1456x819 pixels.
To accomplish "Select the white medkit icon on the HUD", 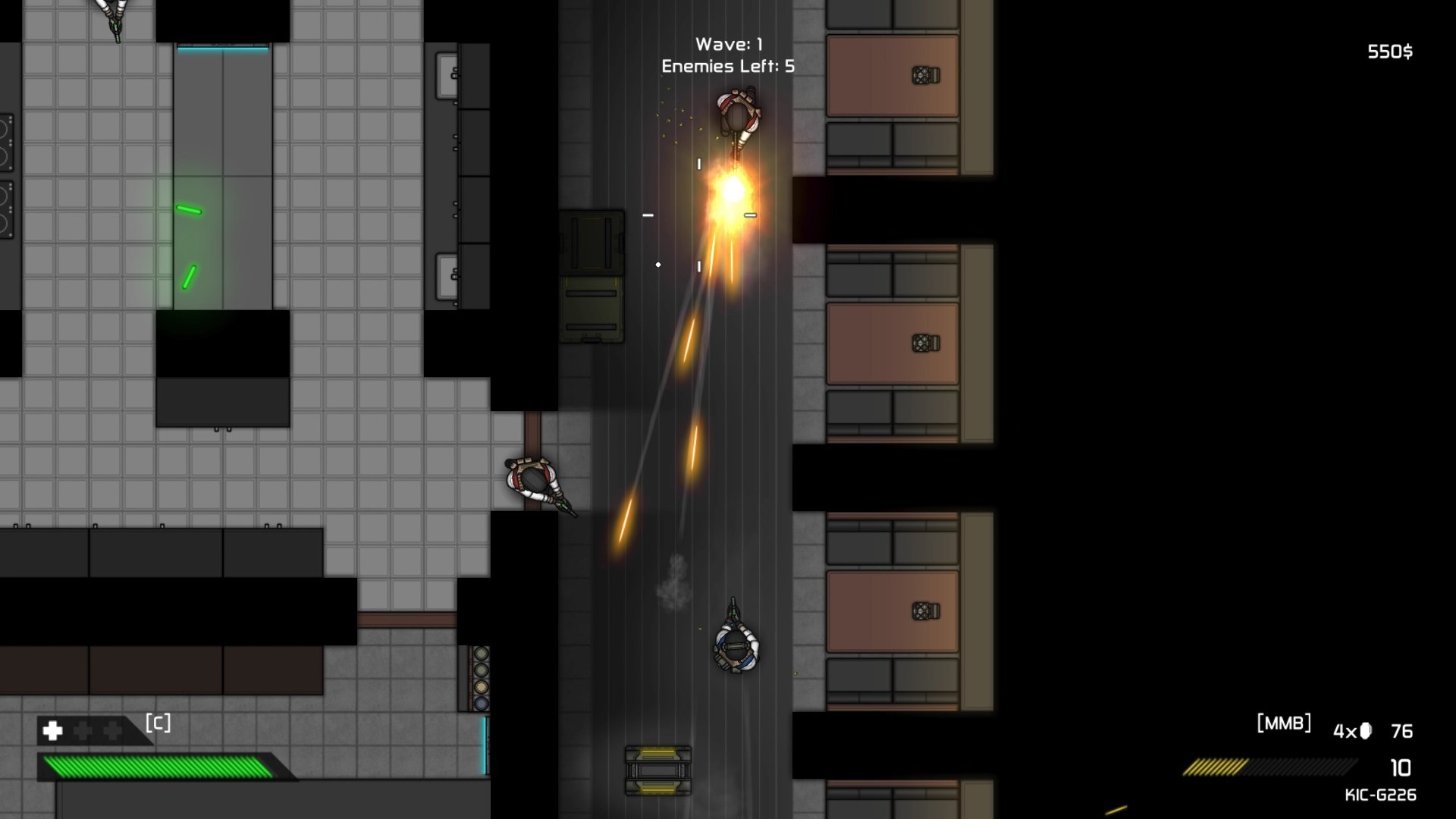I will pos(51,731).
